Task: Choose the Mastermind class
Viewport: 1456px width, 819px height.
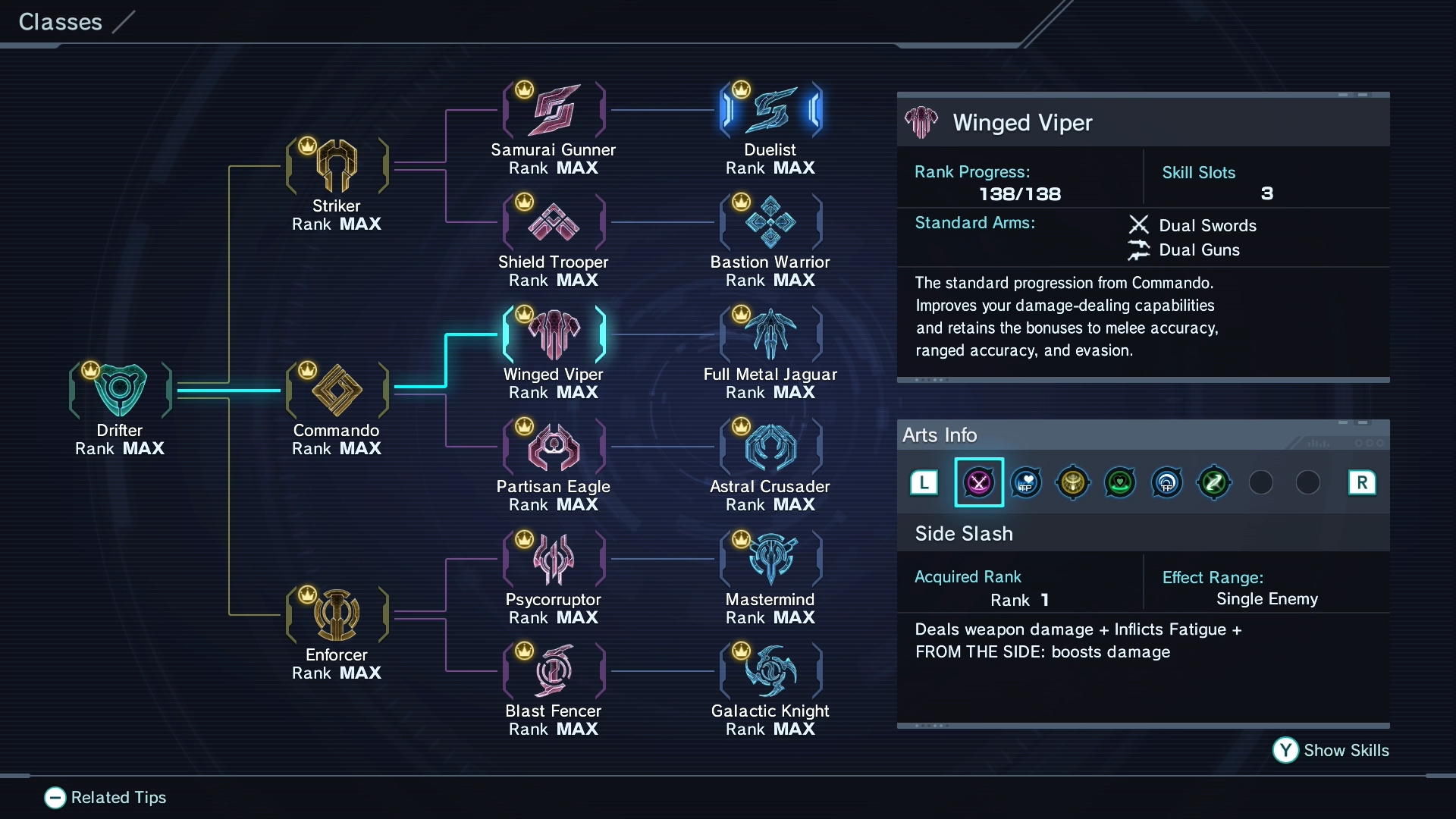Action: (x=770, y=560)
